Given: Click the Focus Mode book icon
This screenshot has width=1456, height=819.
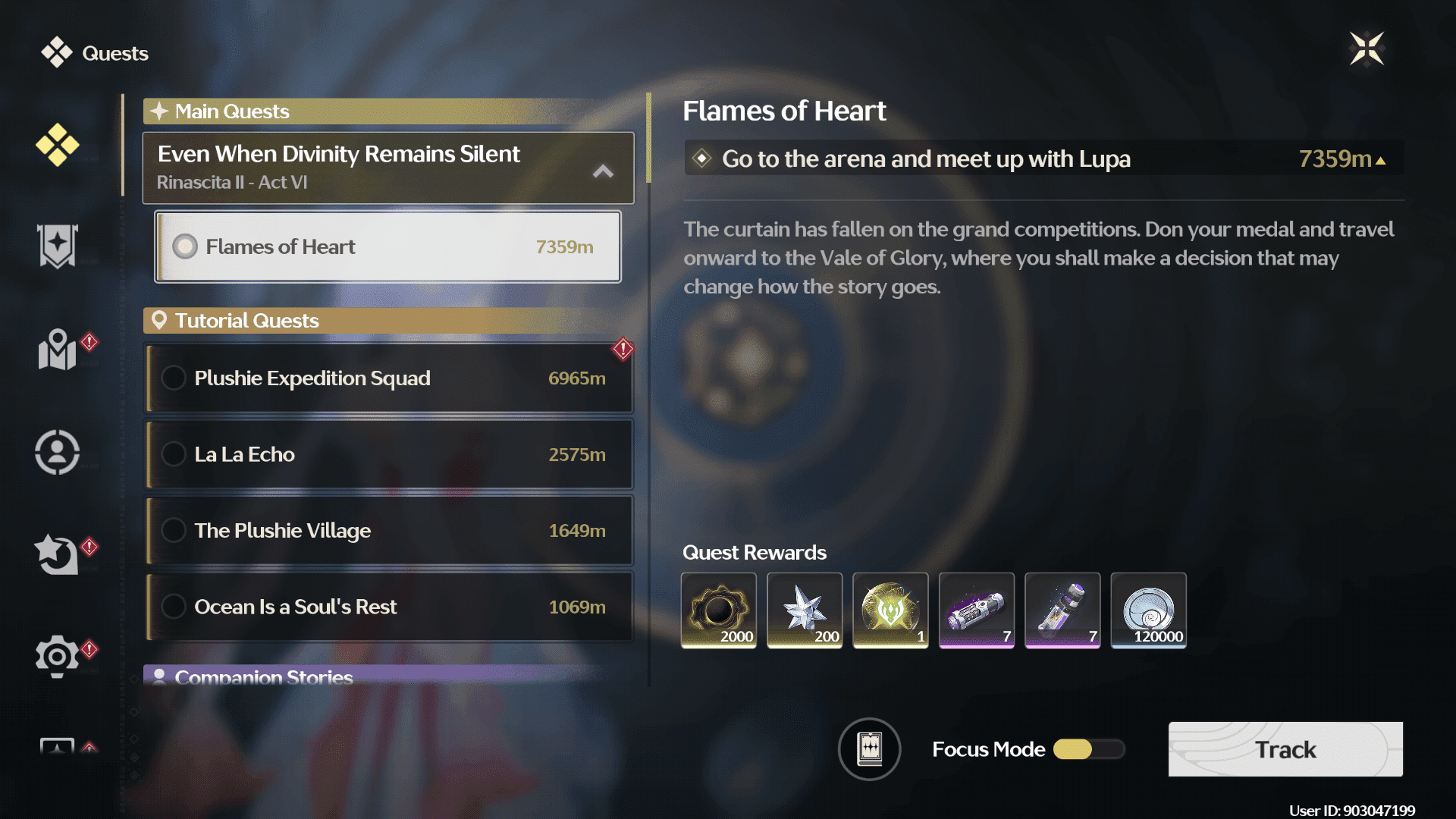Looking at the screenshot, I should pyautogui.click(x=869, y=749).
